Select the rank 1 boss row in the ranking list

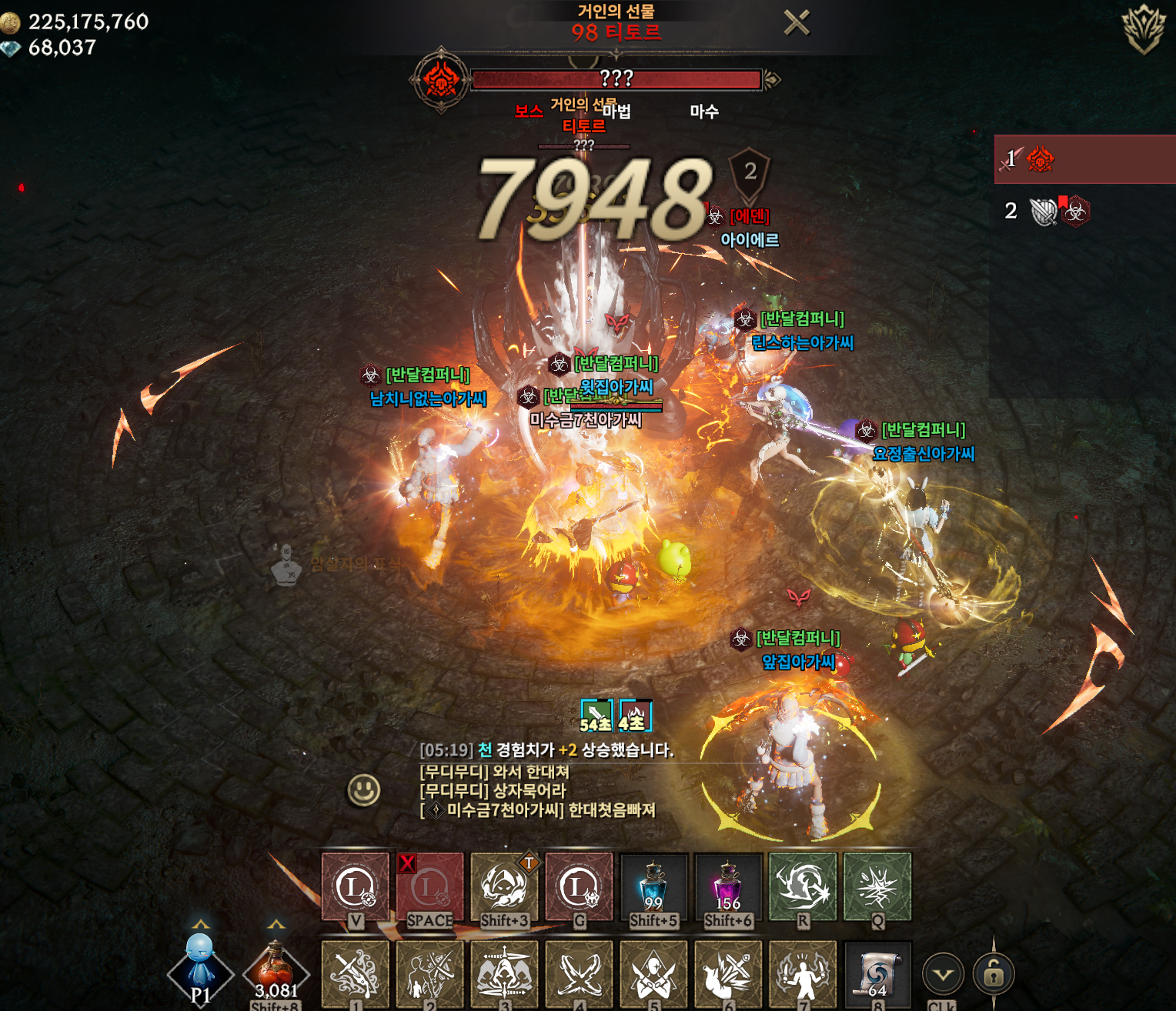coord(1084,159)
